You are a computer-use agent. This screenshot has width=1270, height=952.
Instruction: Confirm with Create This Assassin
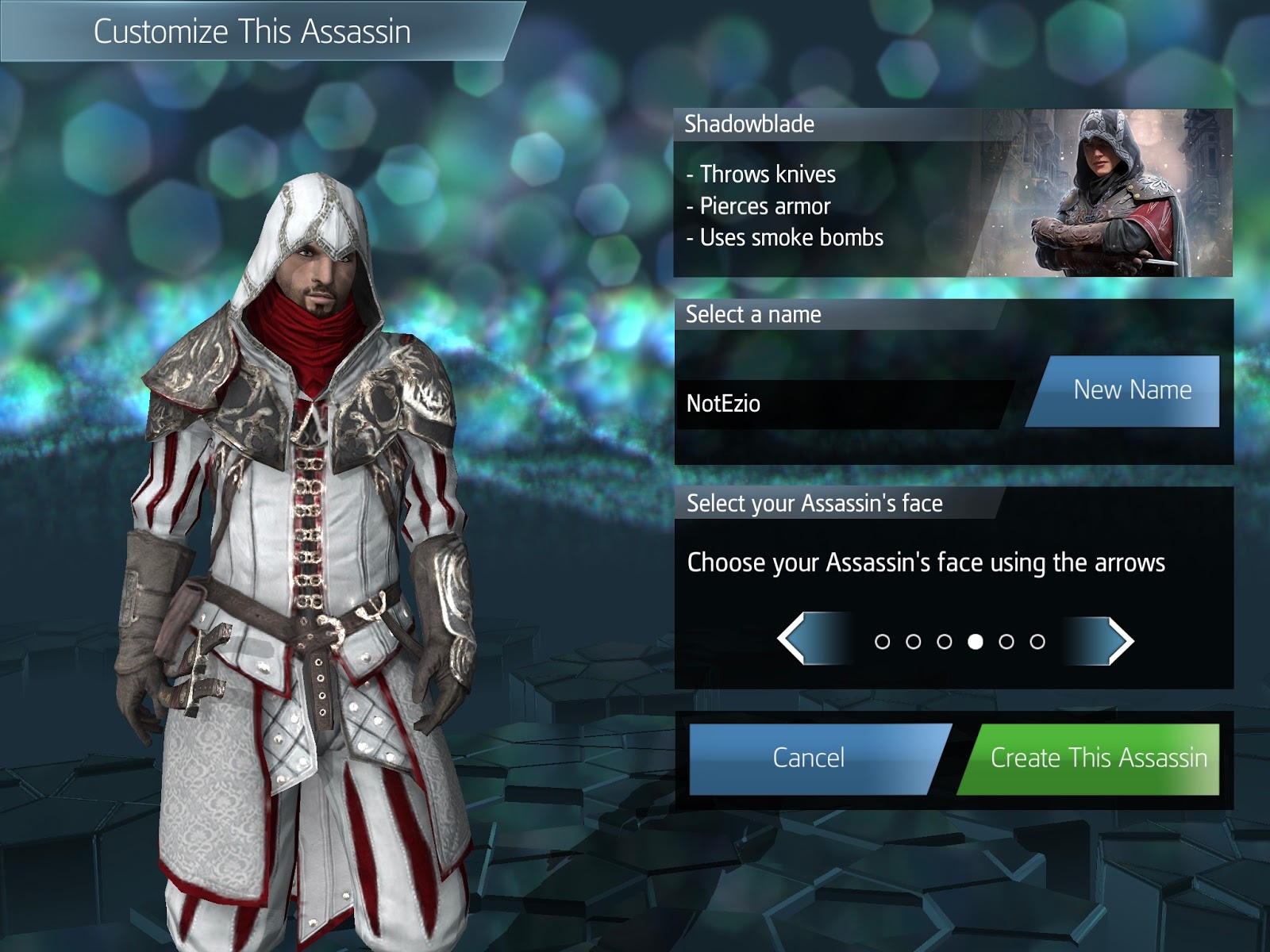1102,758
